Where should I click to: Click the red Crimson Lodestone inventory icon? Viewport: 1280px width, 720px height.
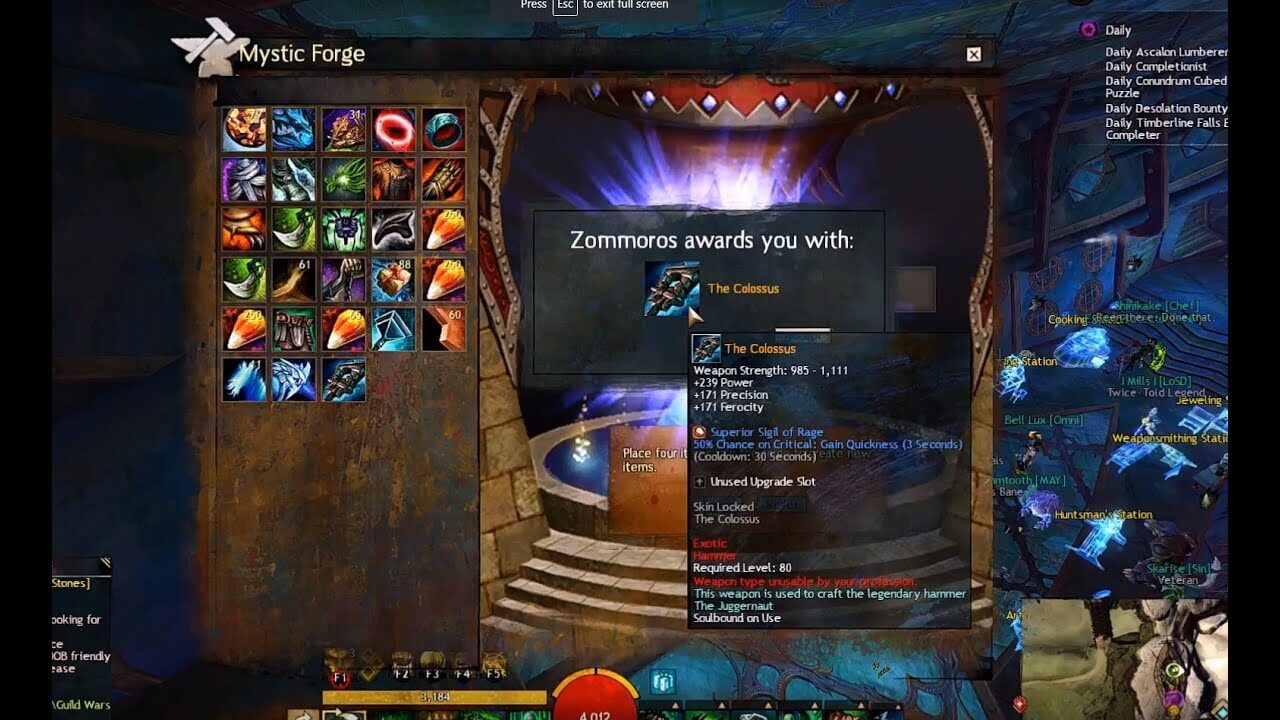391,129
